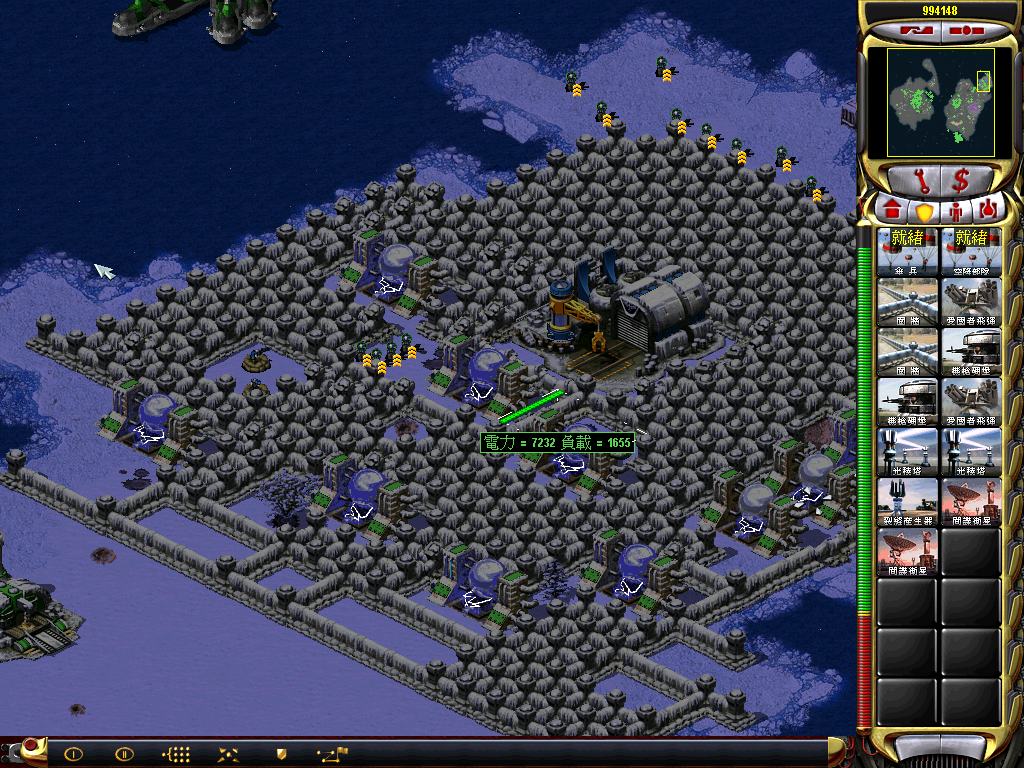1024x768 pixels.
Task: Enable the waypoint flag path mode
Action: 332,754
